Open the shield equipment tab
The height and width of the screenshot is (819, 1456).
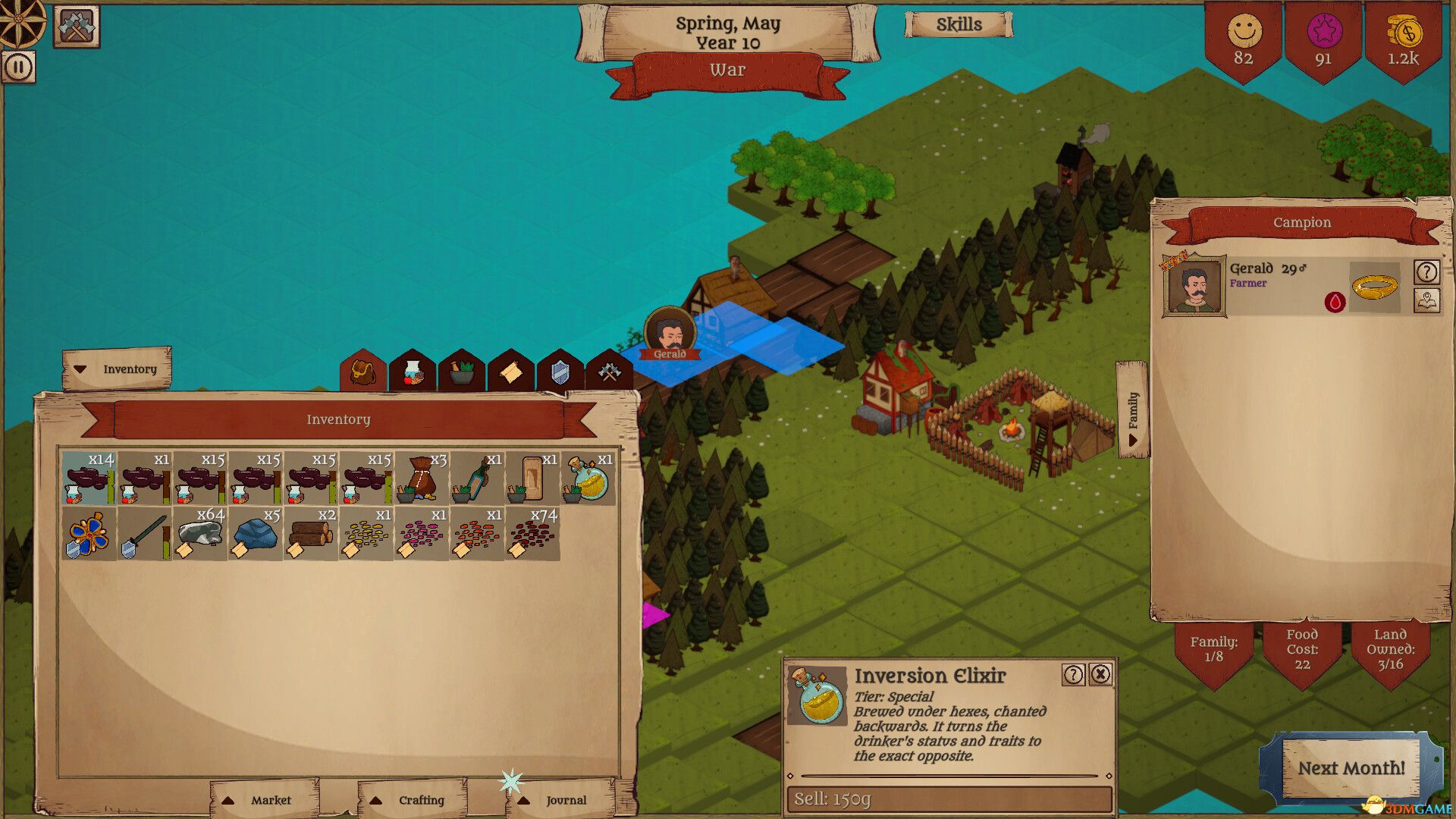pos(560,372)
